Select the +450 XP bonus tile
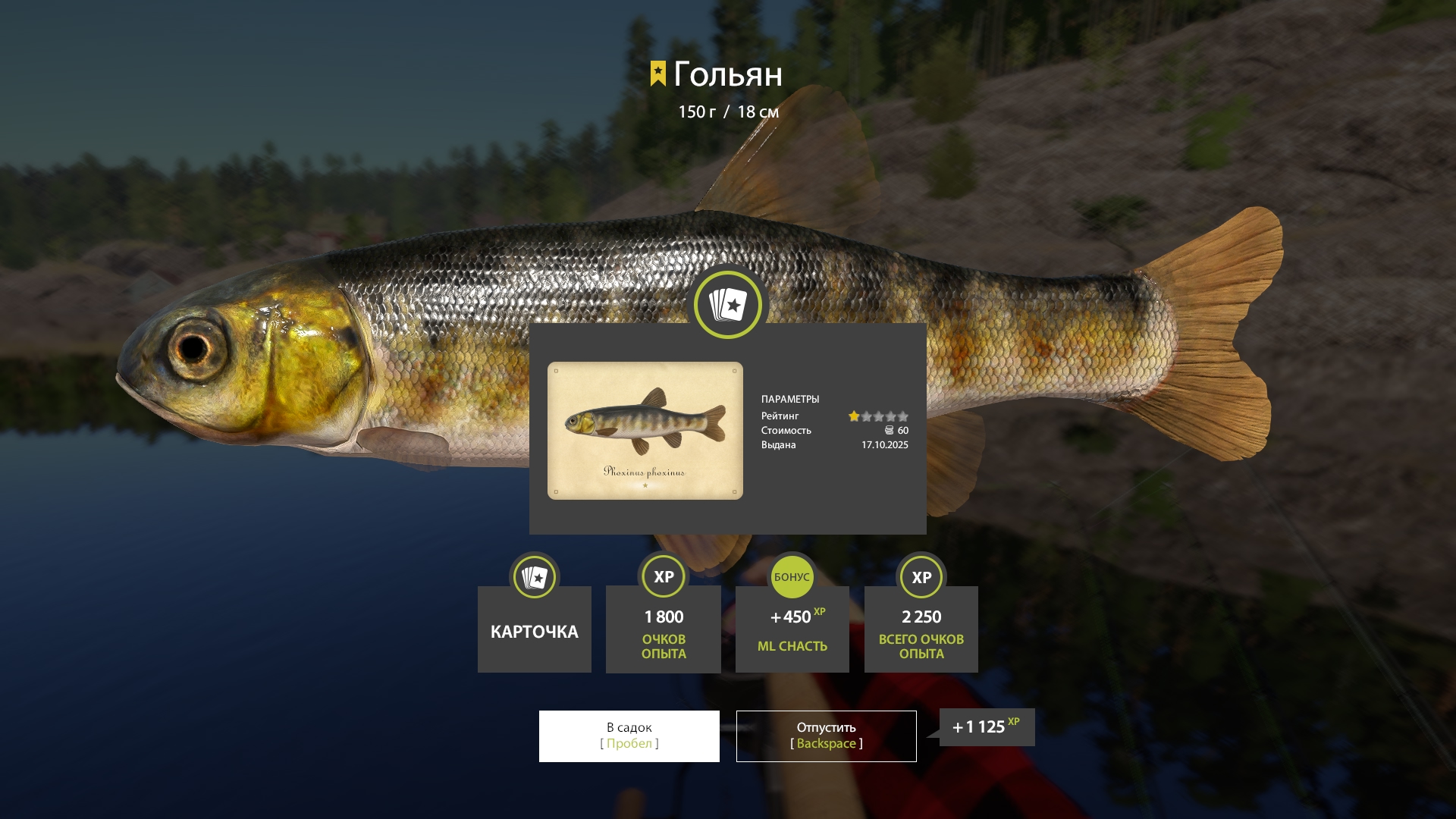This screenshot has width=1456, height=819. point(792,629)
